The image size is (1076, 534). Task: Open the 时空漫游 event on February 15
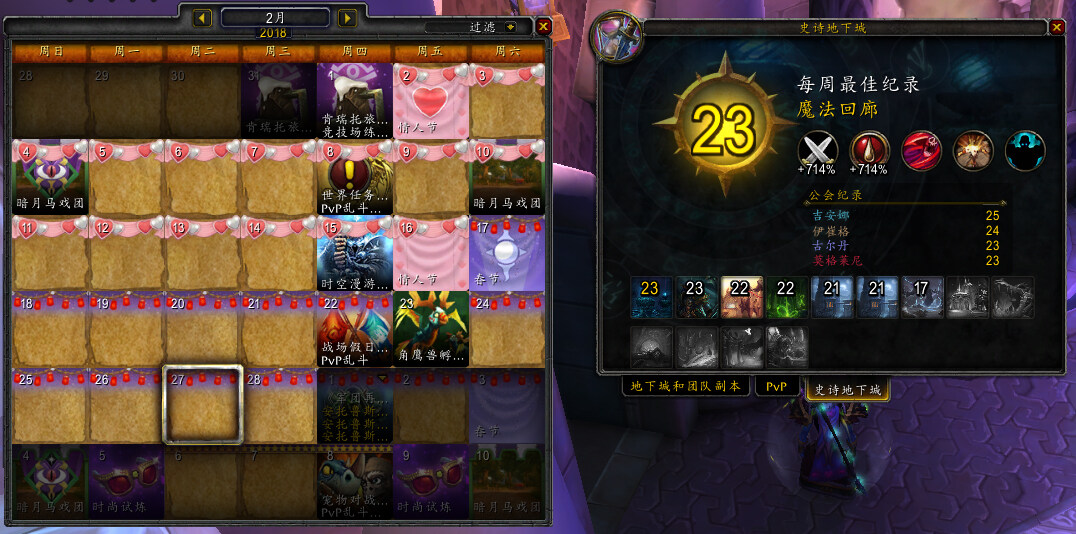[x=354, y=254]
